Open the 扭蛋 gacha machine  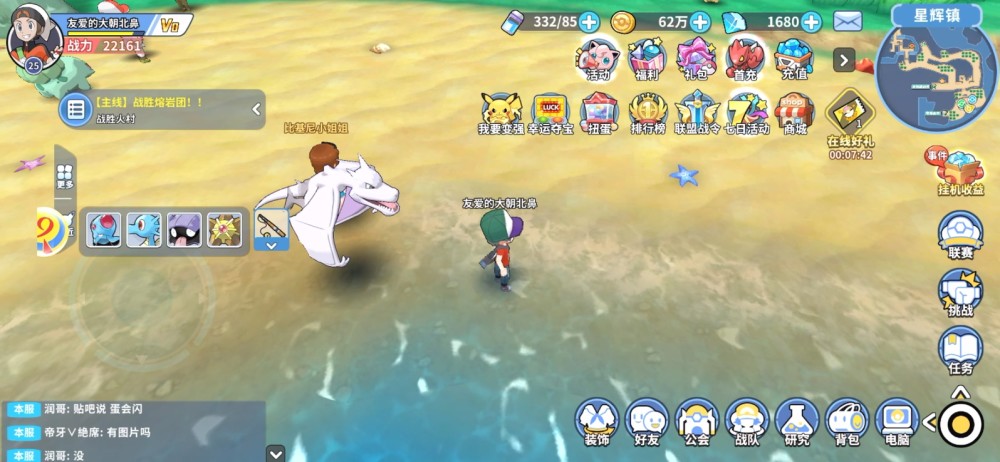599,111
